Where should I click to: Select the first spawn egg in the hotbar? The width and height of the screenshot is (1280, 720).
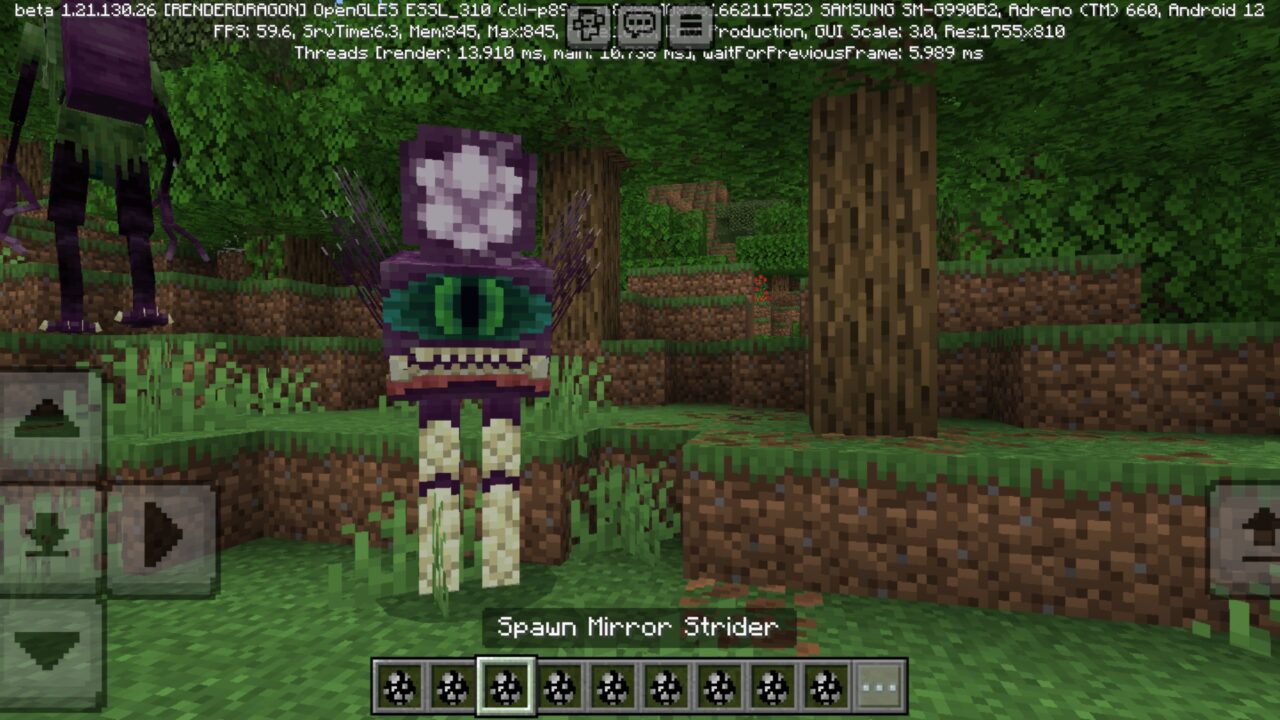397,685
